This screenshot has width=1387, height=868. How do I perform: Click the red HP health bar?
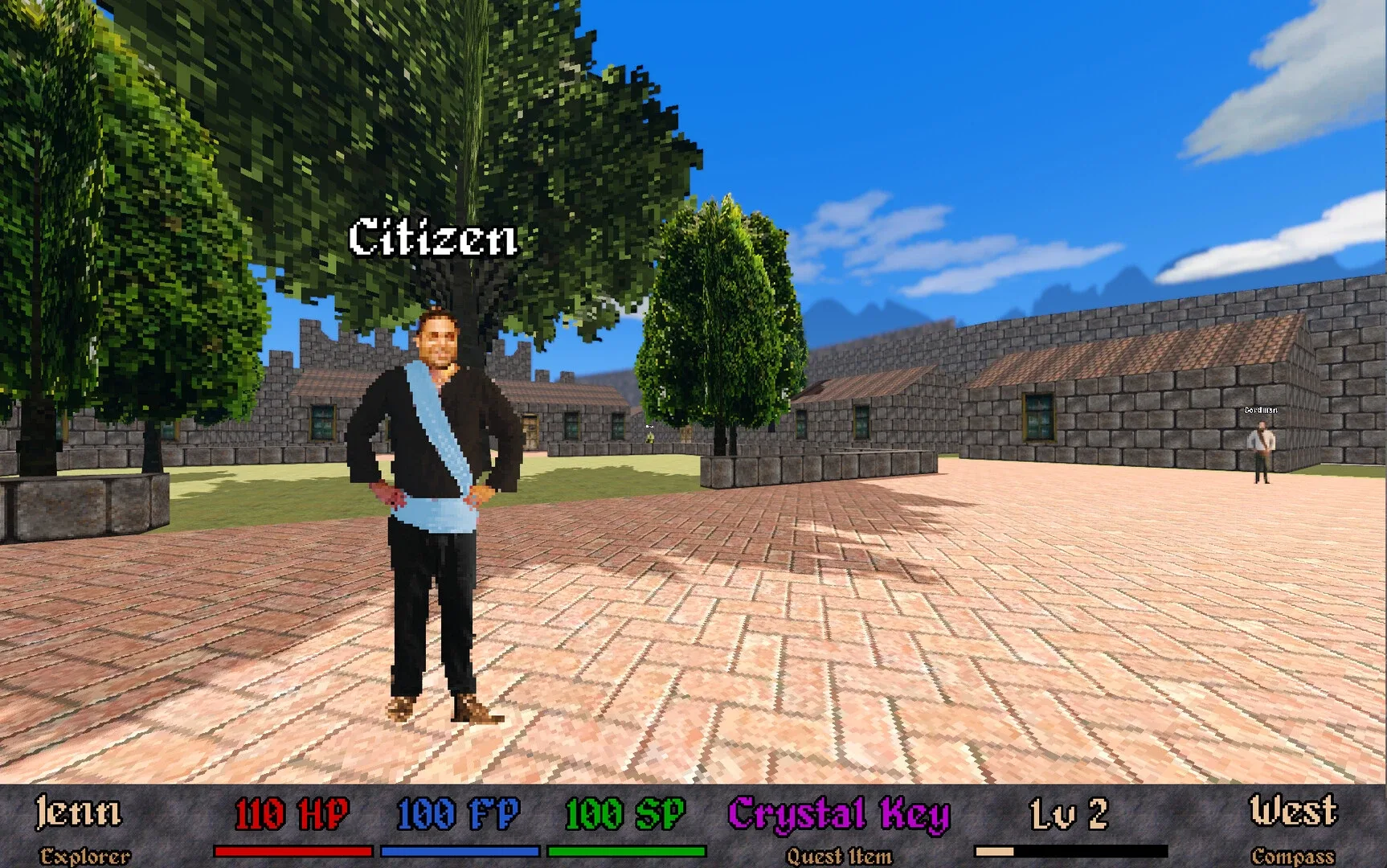pos(292,849)
